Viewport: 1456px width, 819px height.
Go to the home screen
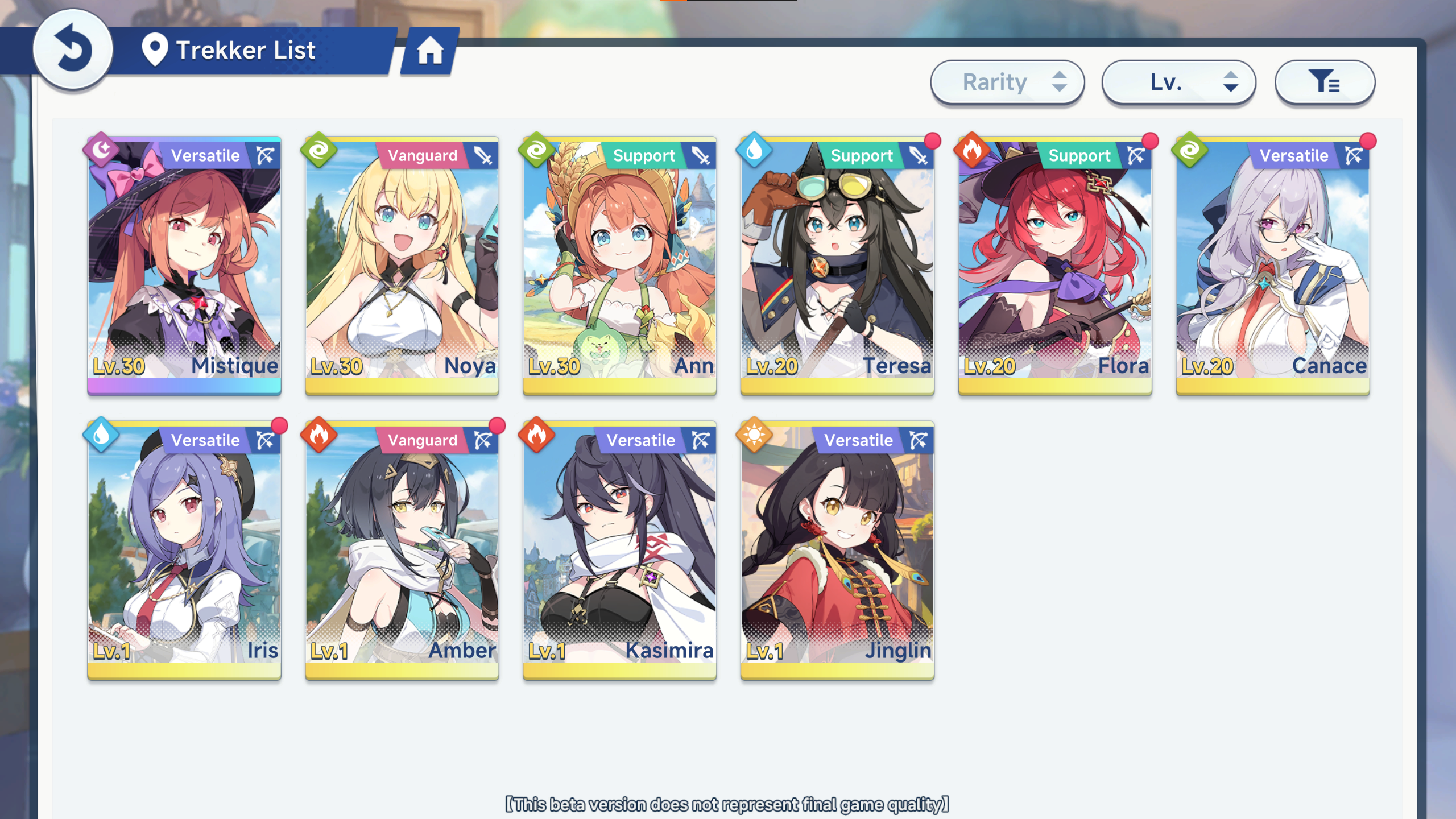[430, 51]
